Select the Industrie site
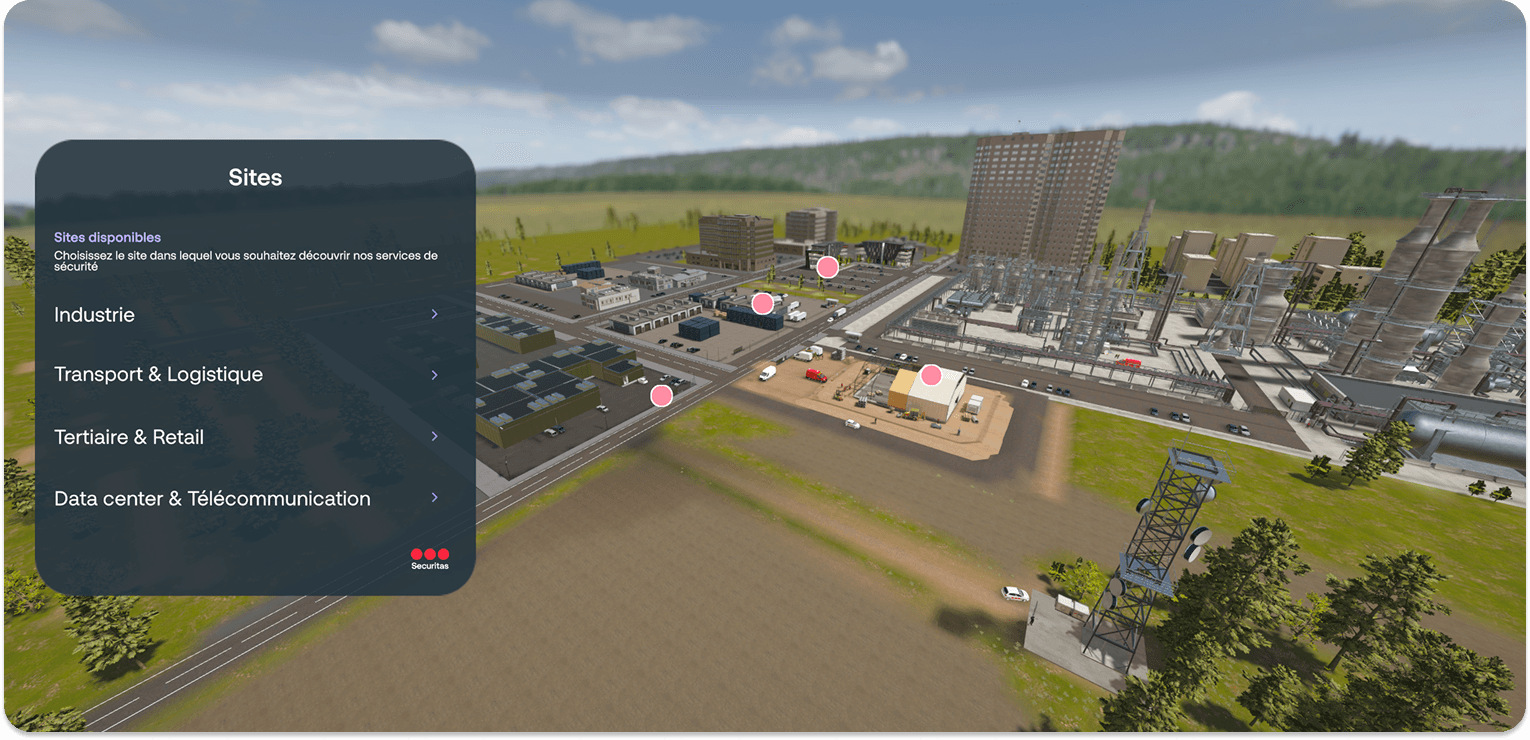This screenshot has height=740, width=1530. (x=95, y=314)
